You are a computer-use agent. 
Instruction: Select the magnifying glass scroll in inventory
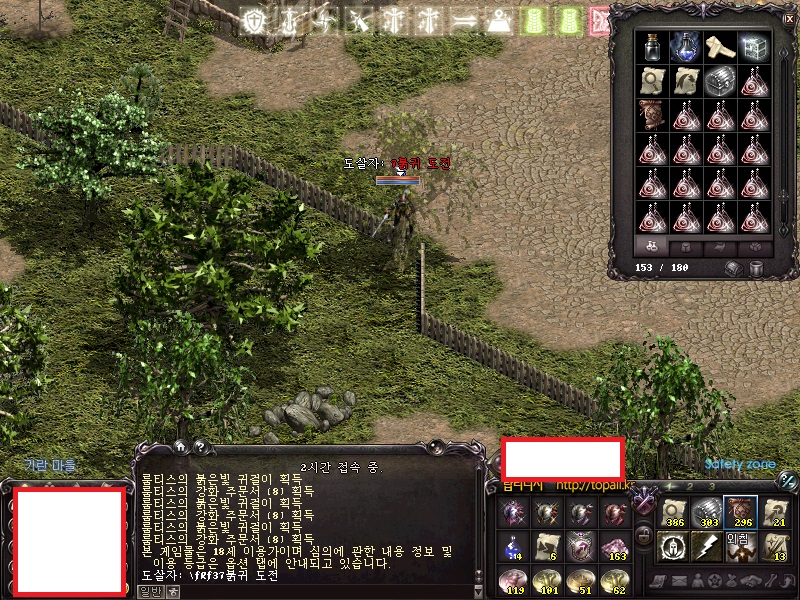point(652,81)
